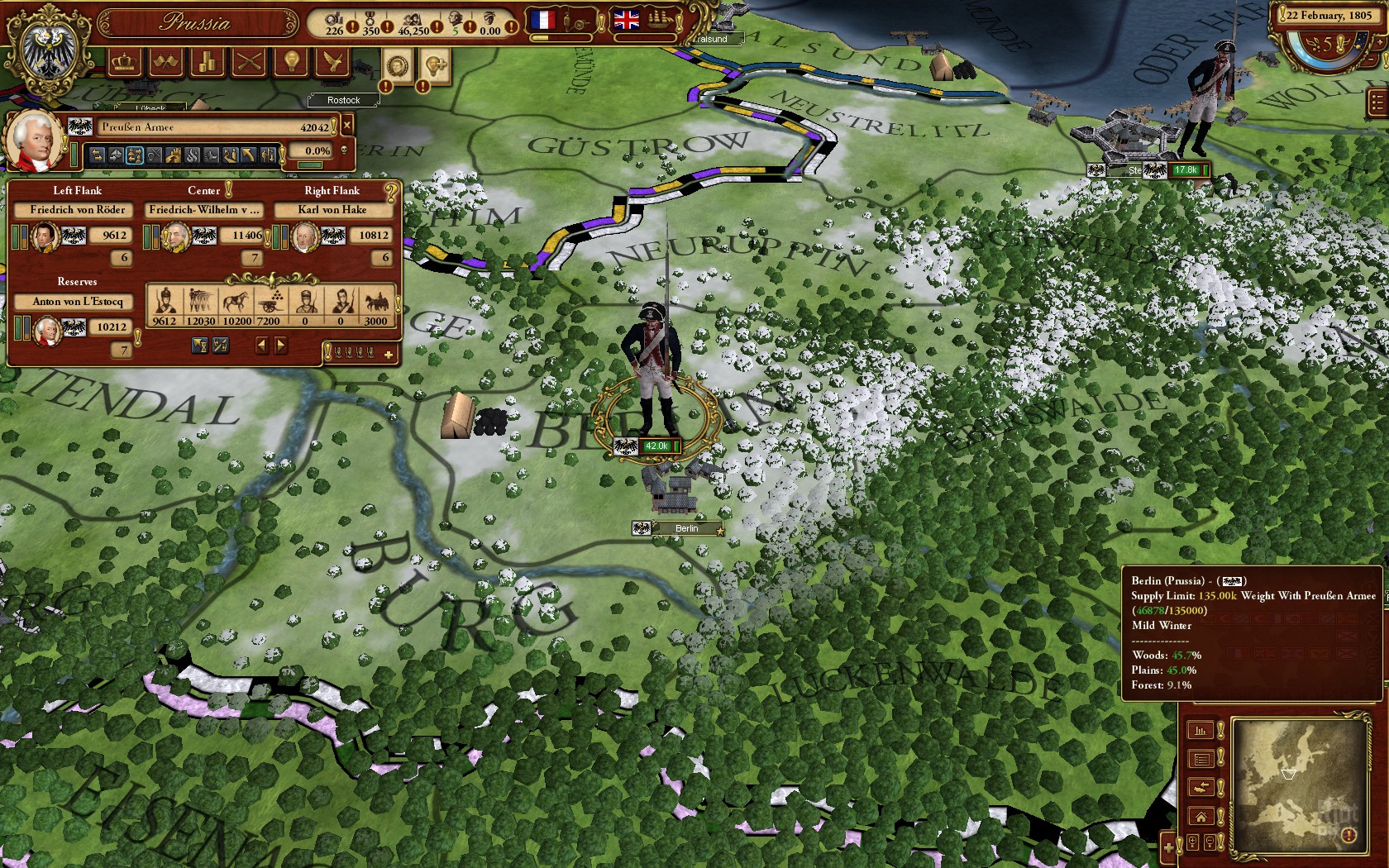Open the crossed flags diplomacy menu
1389x868 pixels.
coord(165,62)
